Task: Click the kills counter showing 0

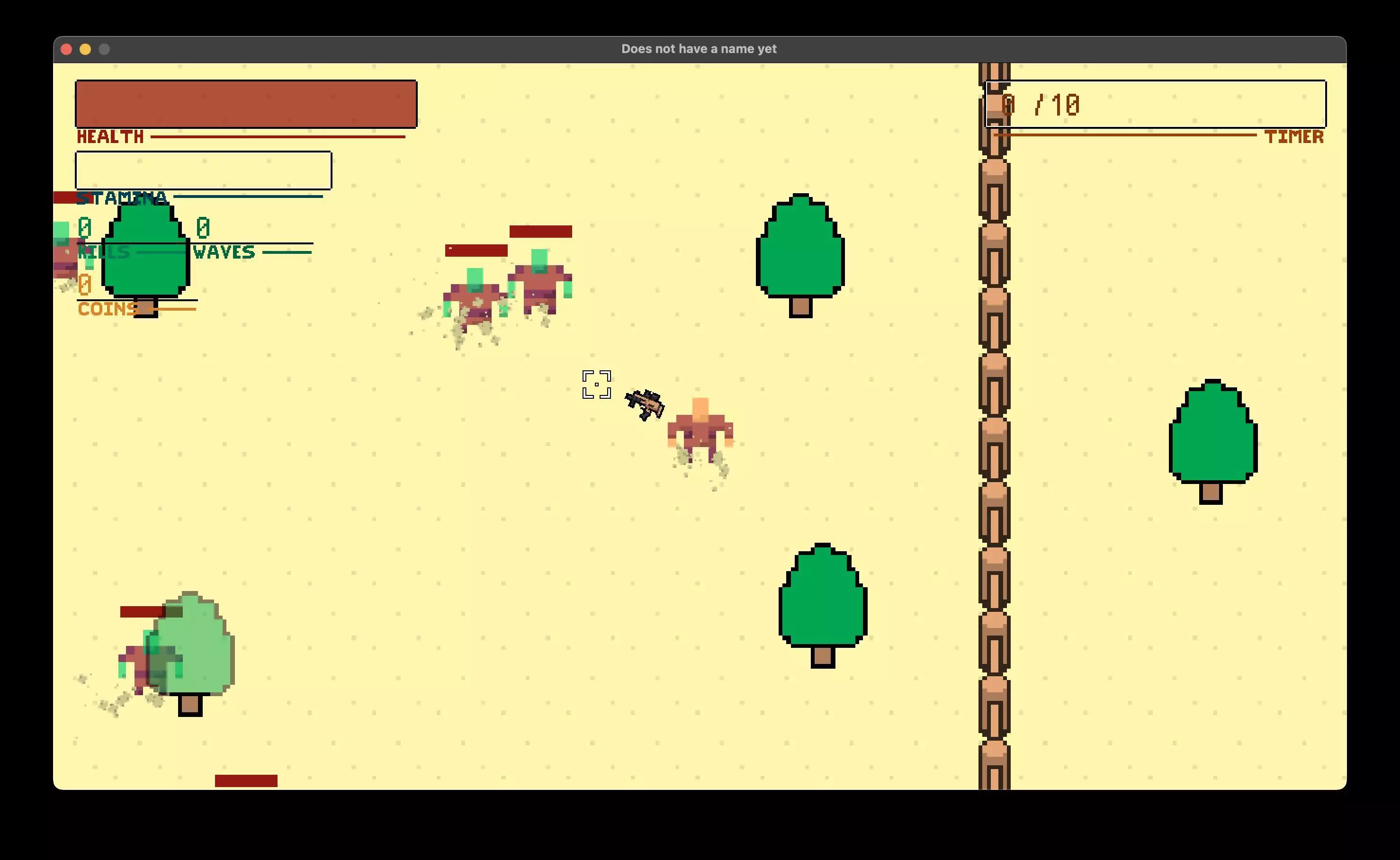Action: (x=84, y=227)
